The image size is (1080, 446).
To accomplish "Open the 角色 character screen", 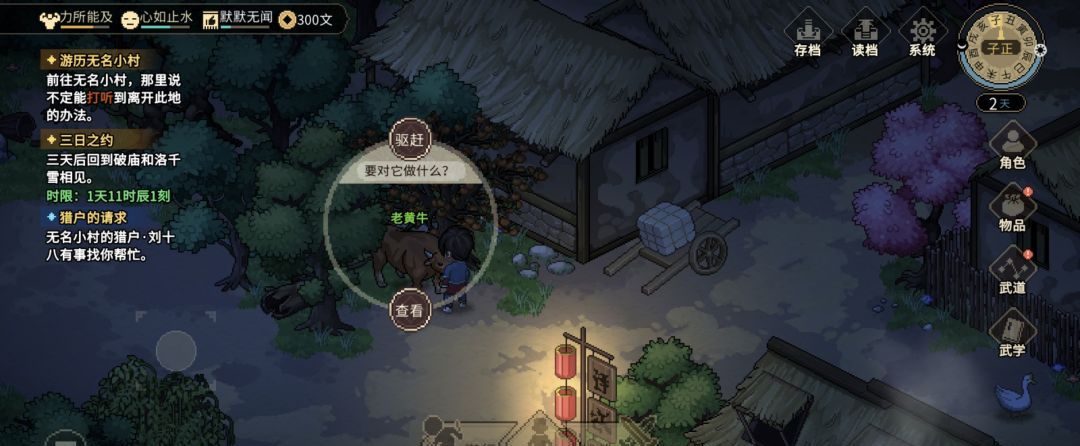I will [1012, 146].
